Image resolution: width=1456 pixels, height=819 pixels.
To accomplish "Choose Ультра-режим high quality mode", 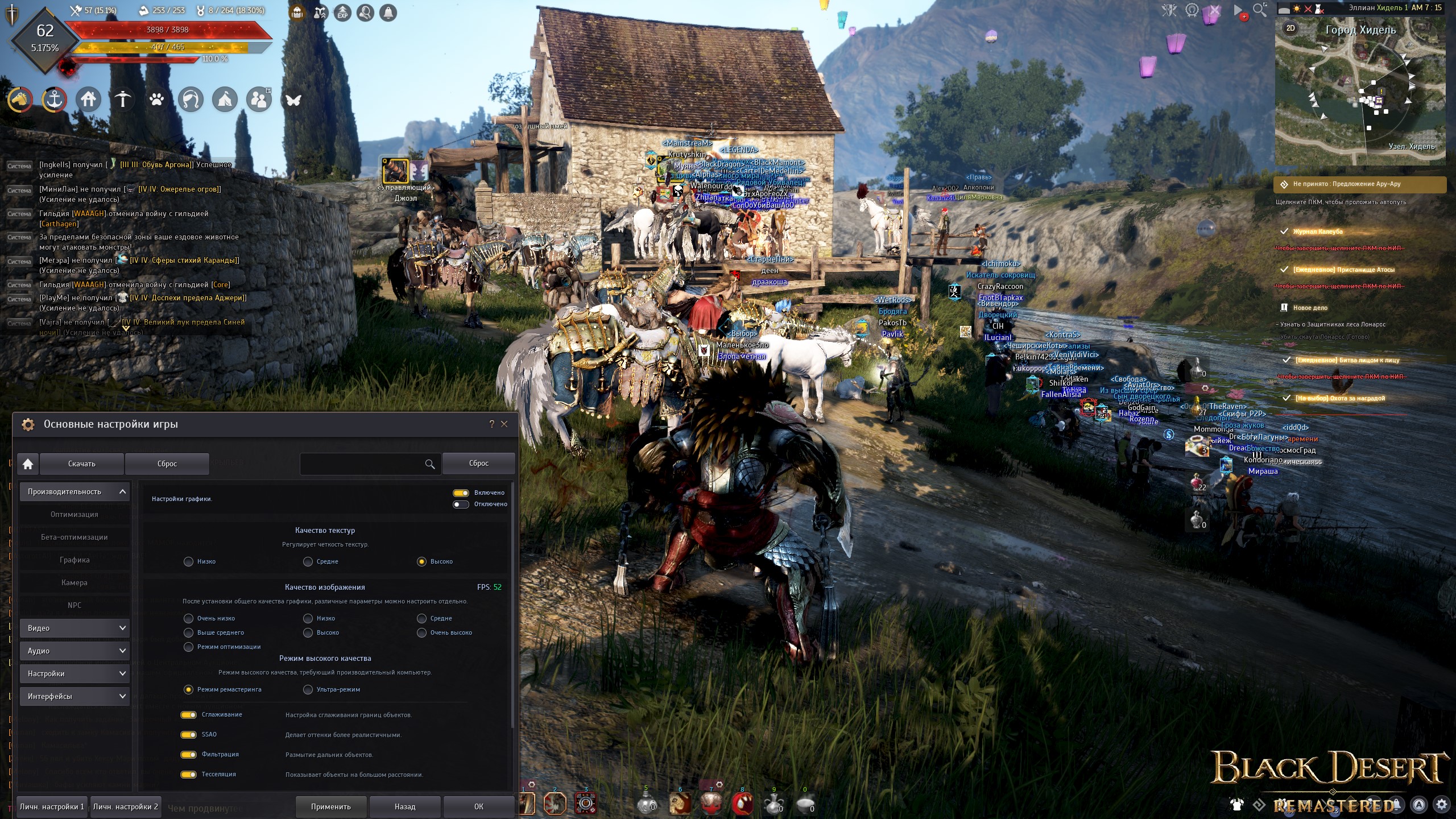I will tap(308, 690).
